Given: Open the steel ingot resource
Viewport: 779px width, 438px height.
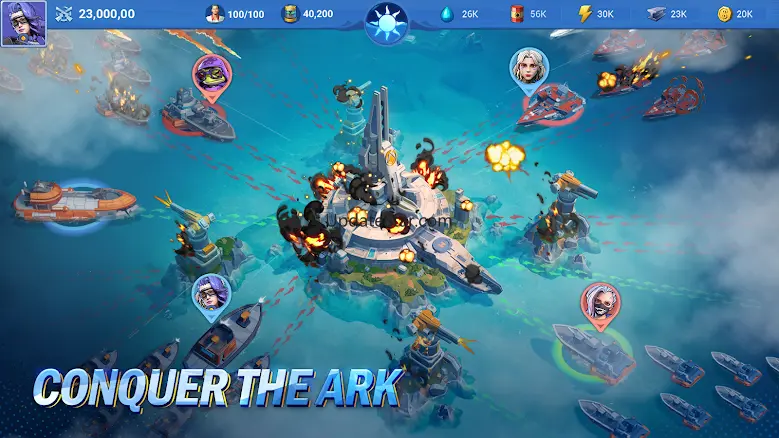Looking at the screenshot, I should pos(655,14).
